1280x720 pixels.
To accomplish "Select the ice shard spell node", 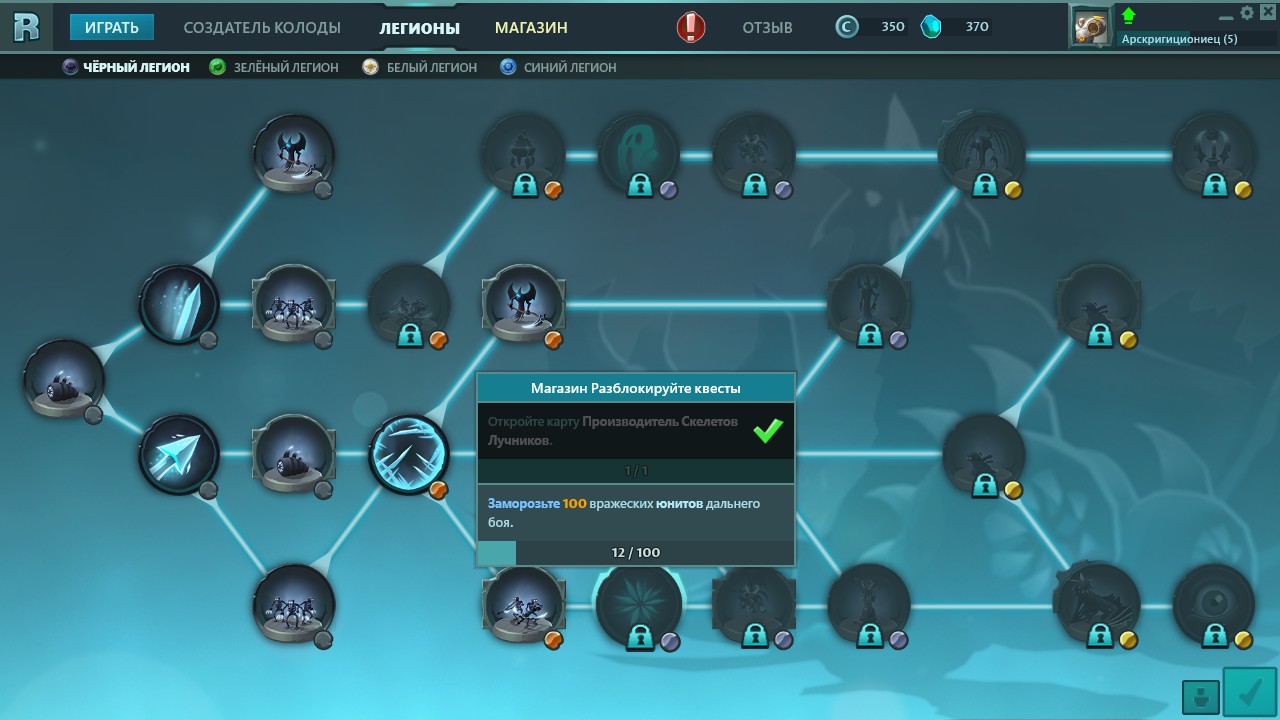I will pos(179,304).
